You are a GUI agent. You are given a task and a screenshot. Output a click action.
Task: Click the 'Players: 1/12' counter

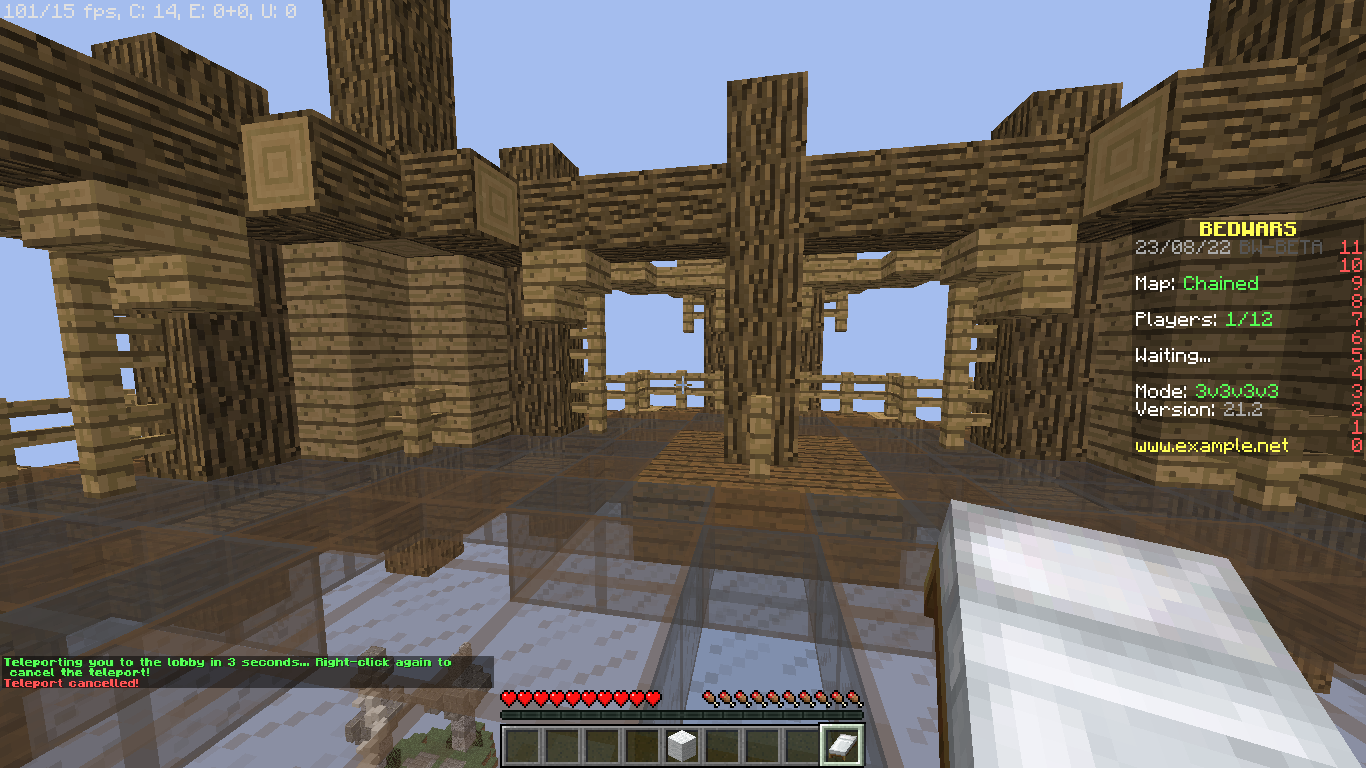(1204, 319)
